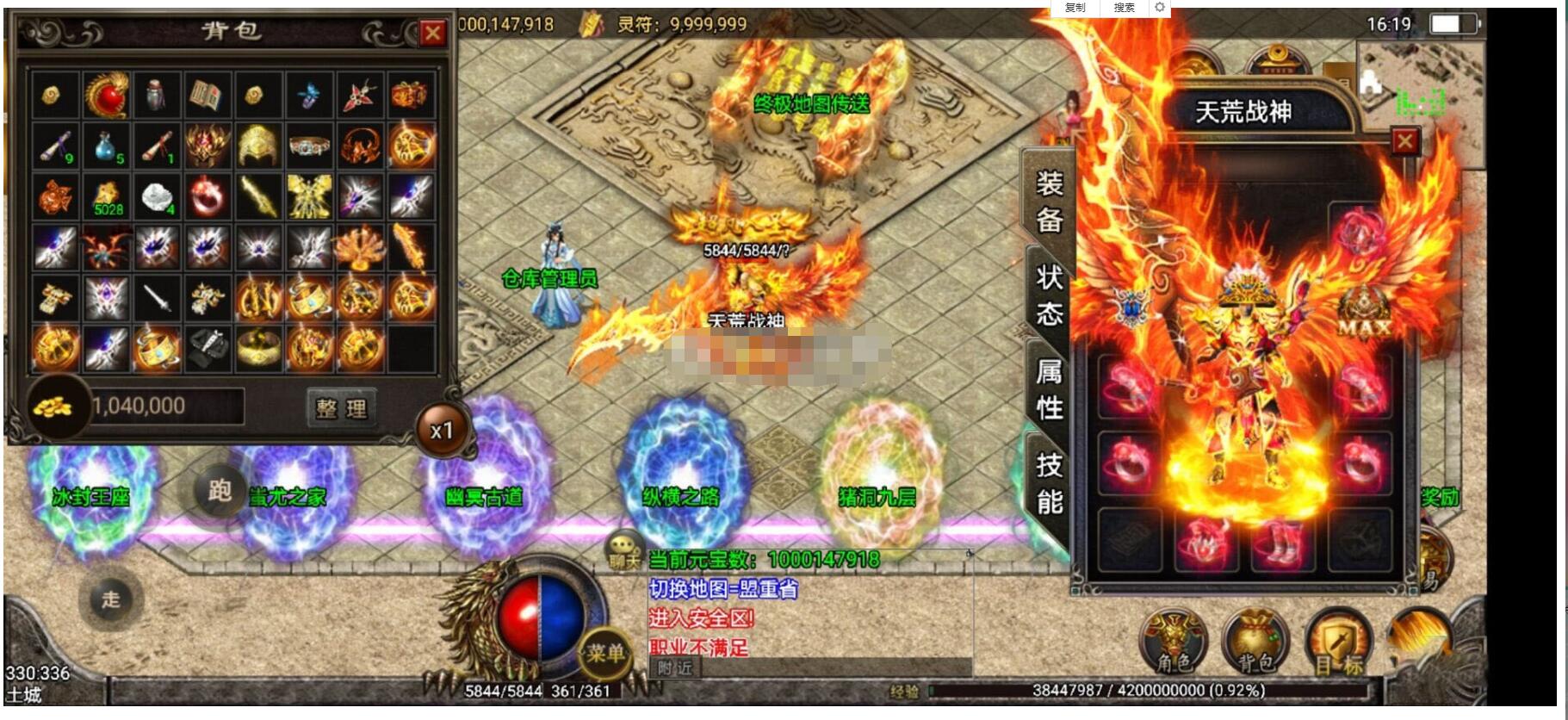The width and height of the screenshot is (1568, 720).
Task: Select the 附近 nearby chat channel
Action: (674, 668)
